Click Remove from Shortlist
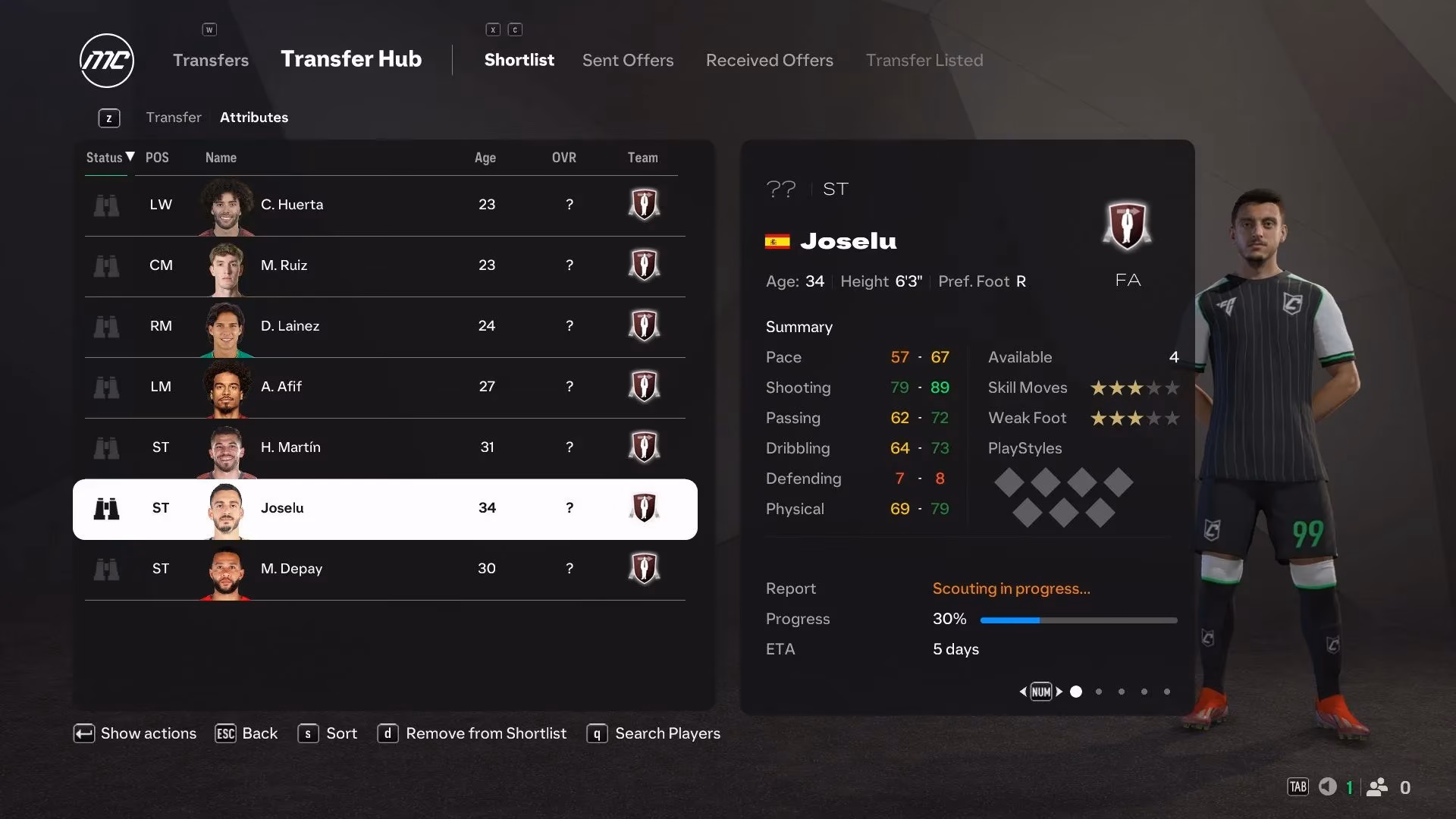1456x819 pixels. [x=486, y=733]
